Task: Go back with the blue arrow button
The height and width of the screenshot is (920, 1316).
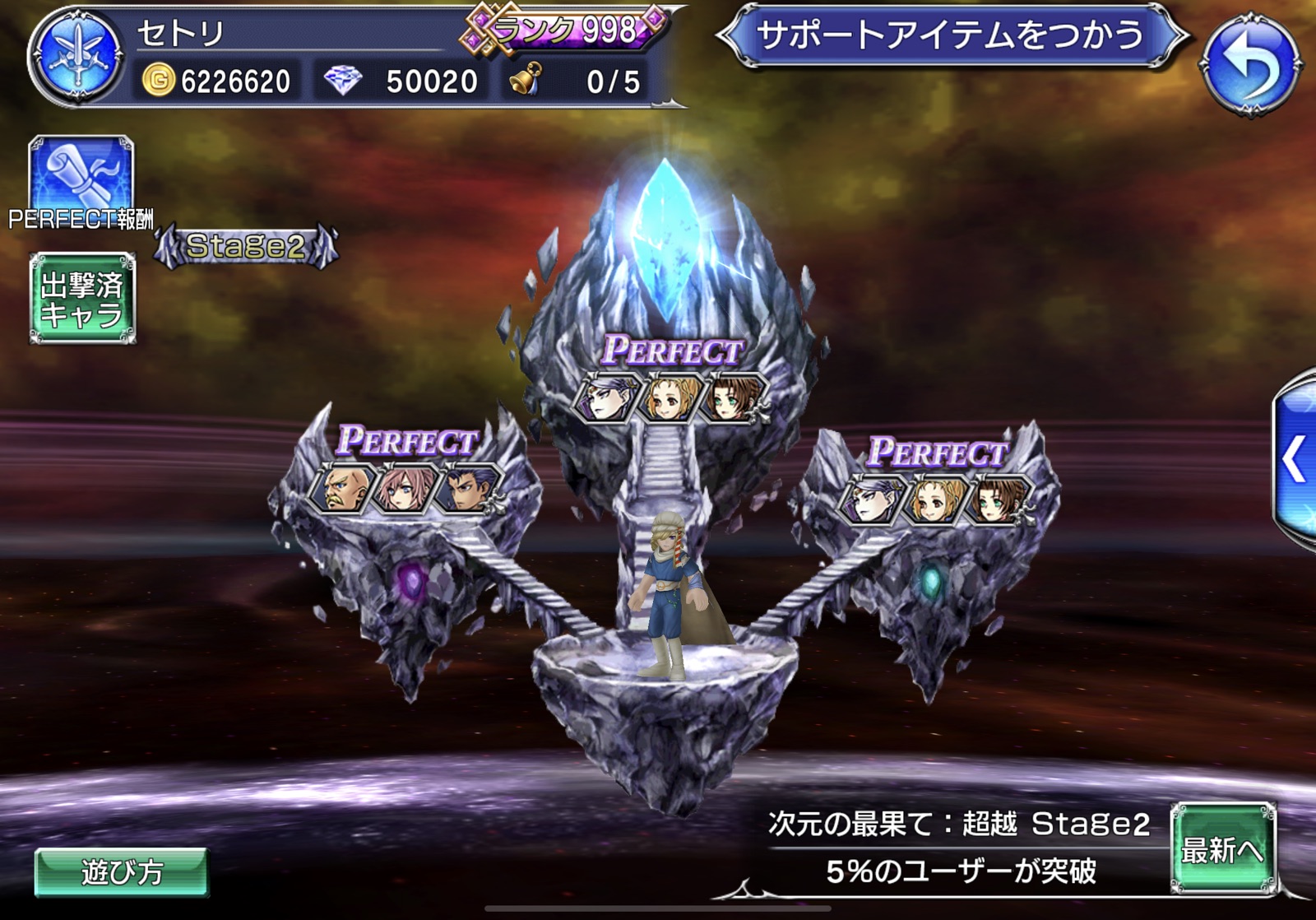Action: [x=1251, y=63]
